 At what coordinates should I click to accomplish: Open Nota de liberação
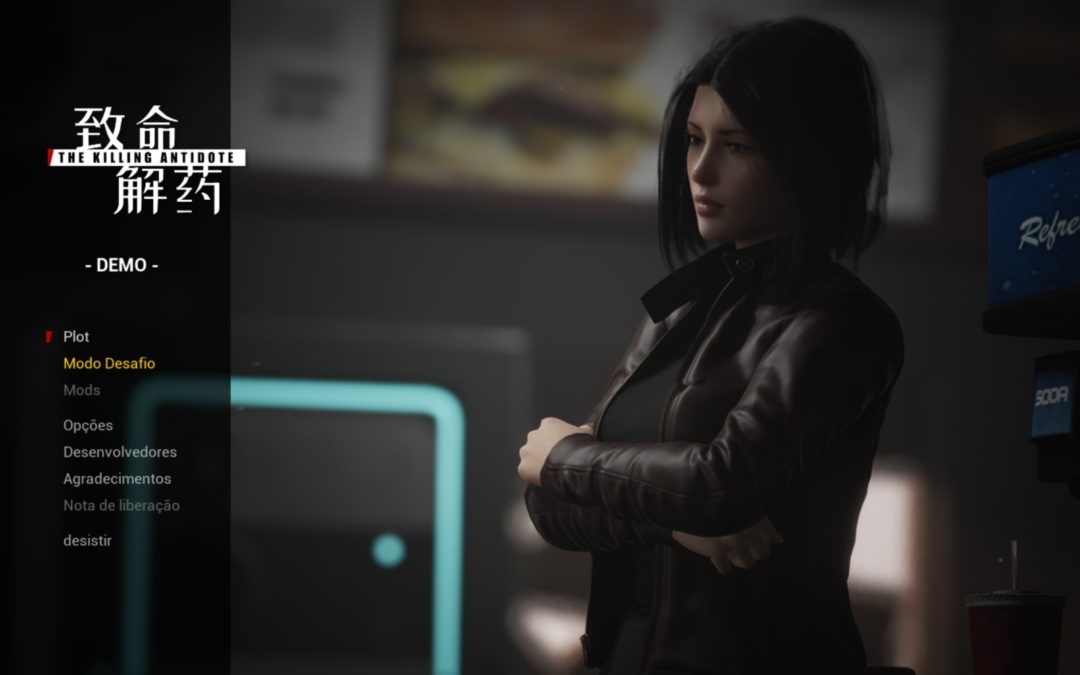coord(121,506)
